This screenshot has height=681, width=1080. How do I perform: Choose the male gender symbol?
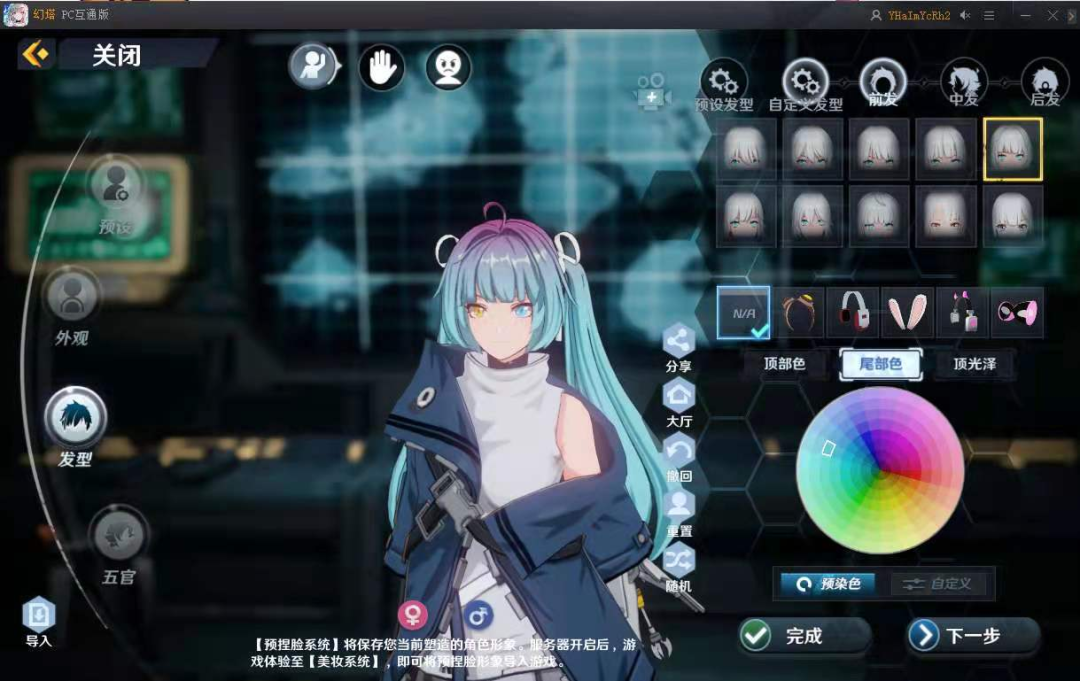pos(478,614)
